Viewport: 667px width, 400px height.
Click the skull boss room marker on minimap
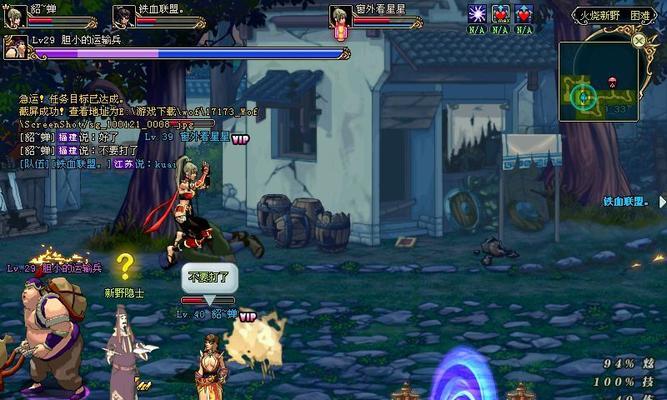[x=613, y=79]
